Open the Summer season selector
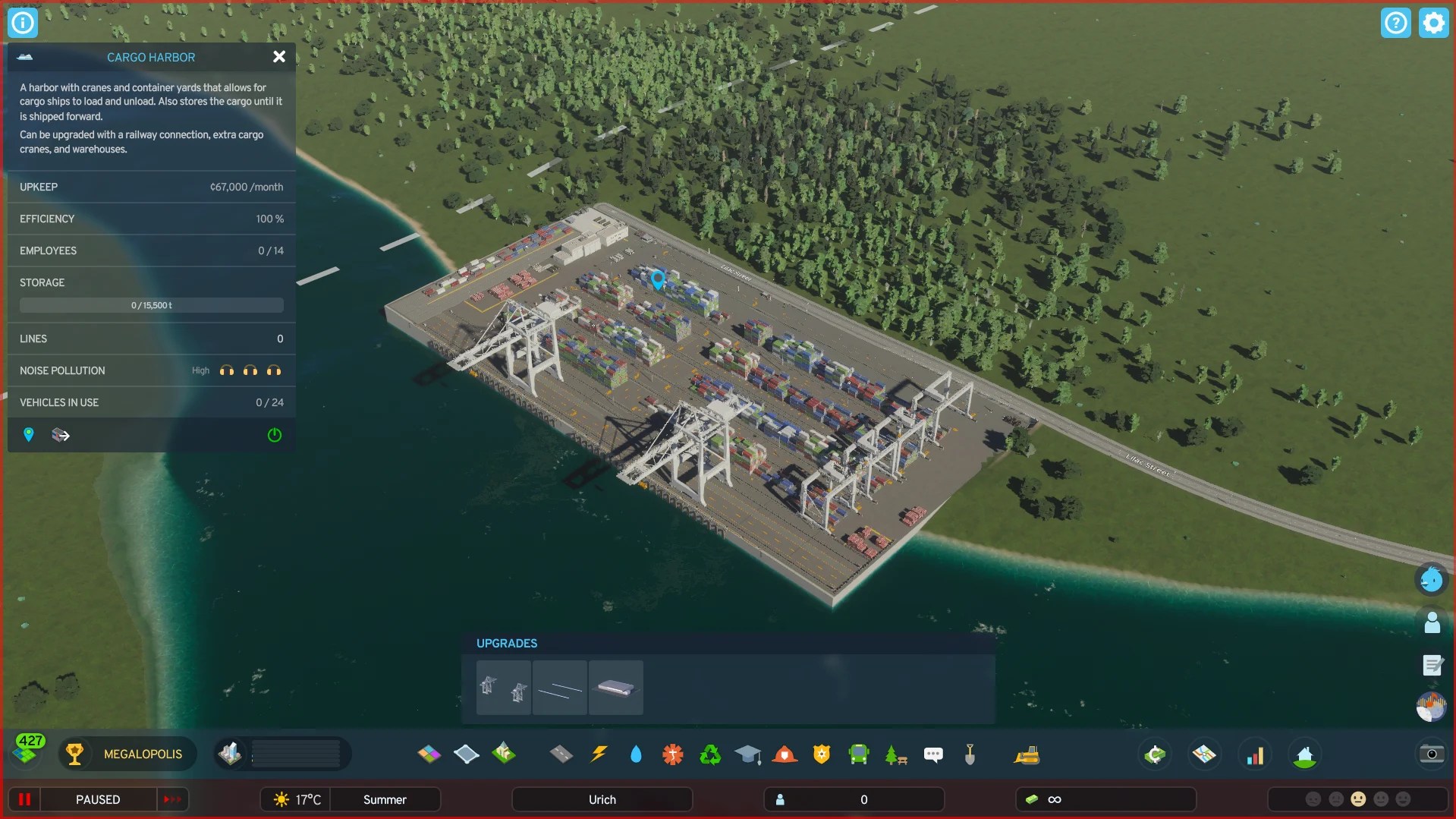The width and height of the screenshot is (1456, 819). click(385, 799)
